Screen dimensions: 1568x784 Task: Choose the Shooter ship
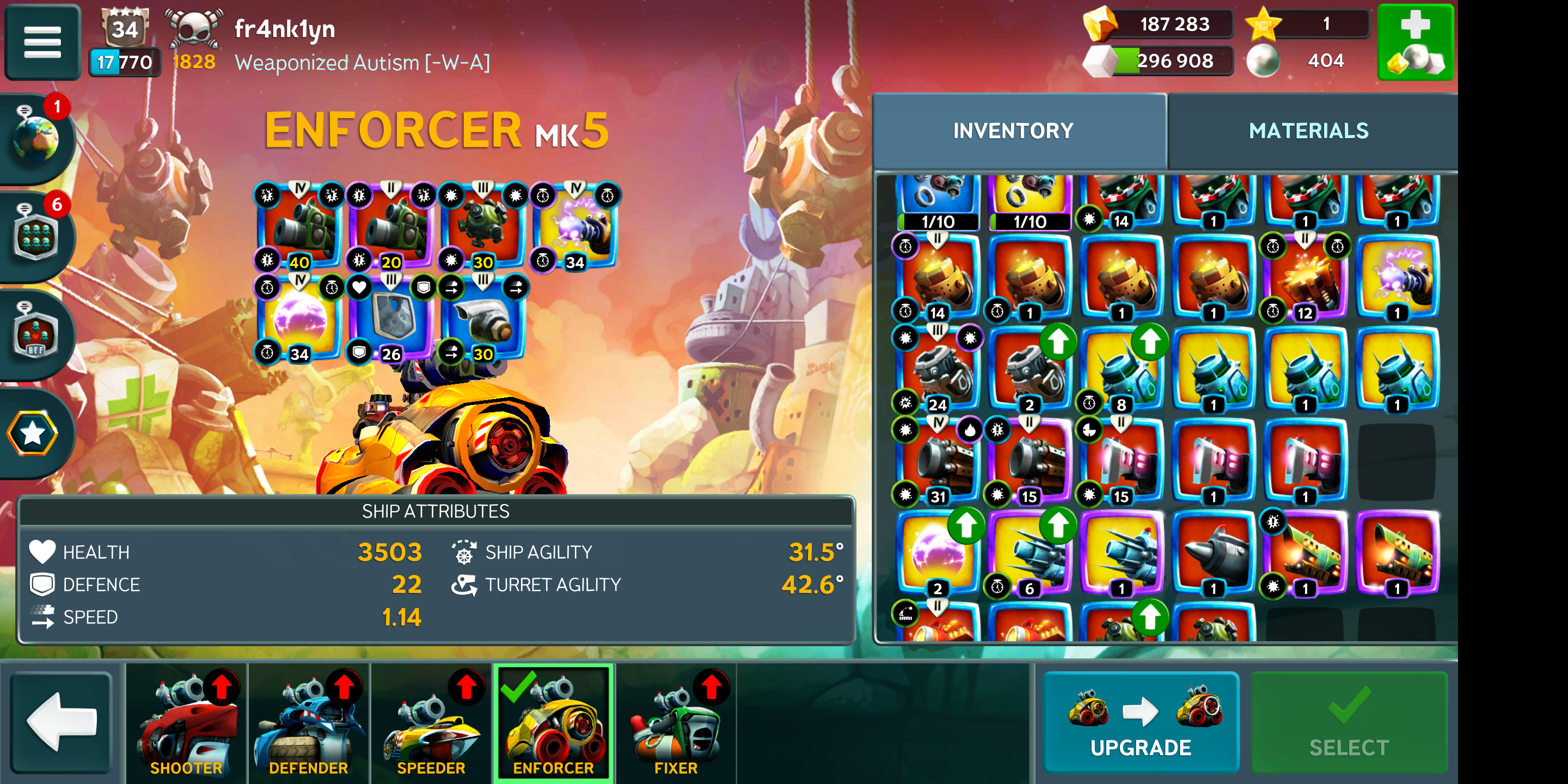[x=186, y=722]
